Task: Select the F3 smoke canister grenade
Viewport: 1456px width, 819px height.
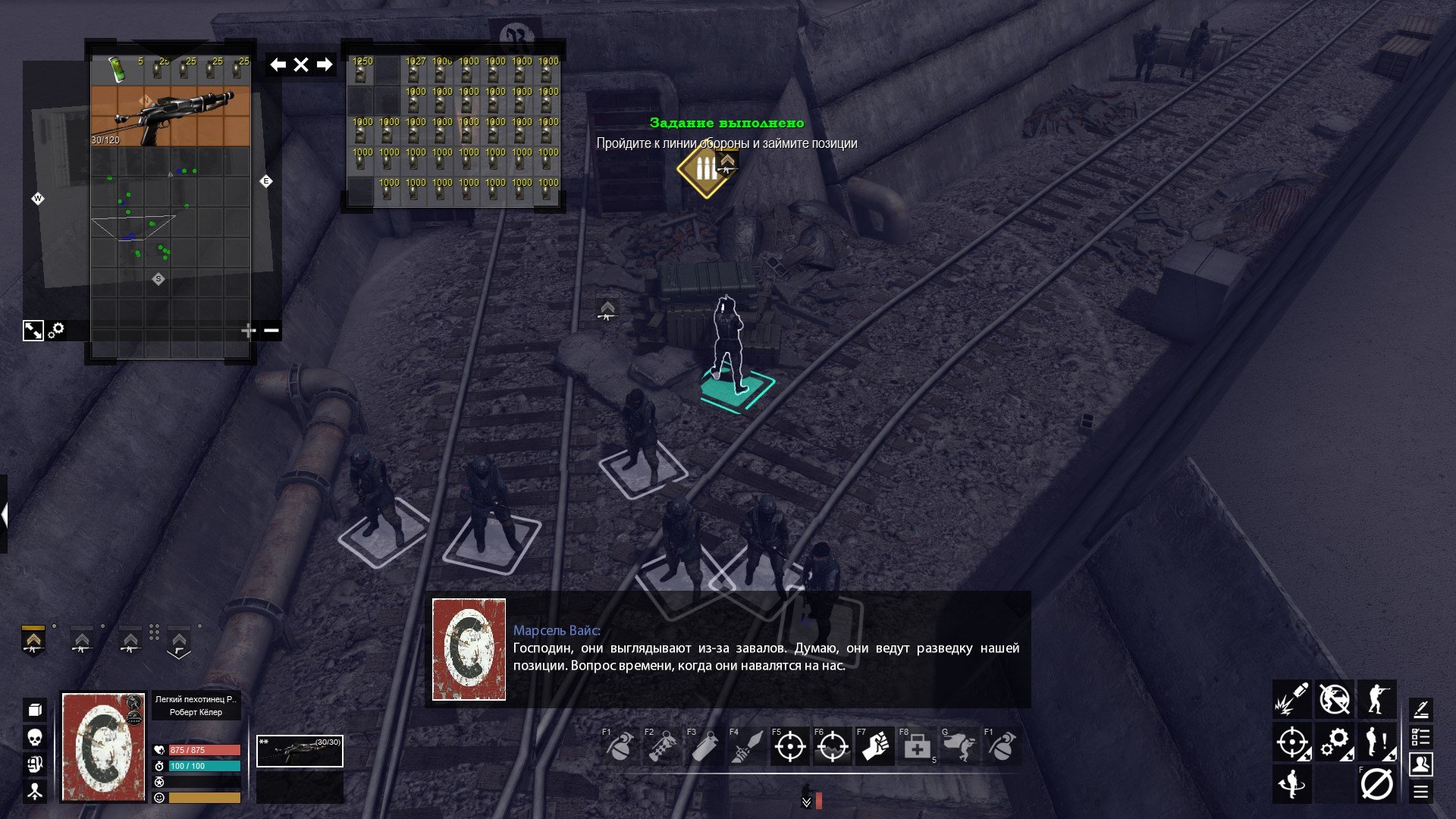Action: click(x=704, y=748)
